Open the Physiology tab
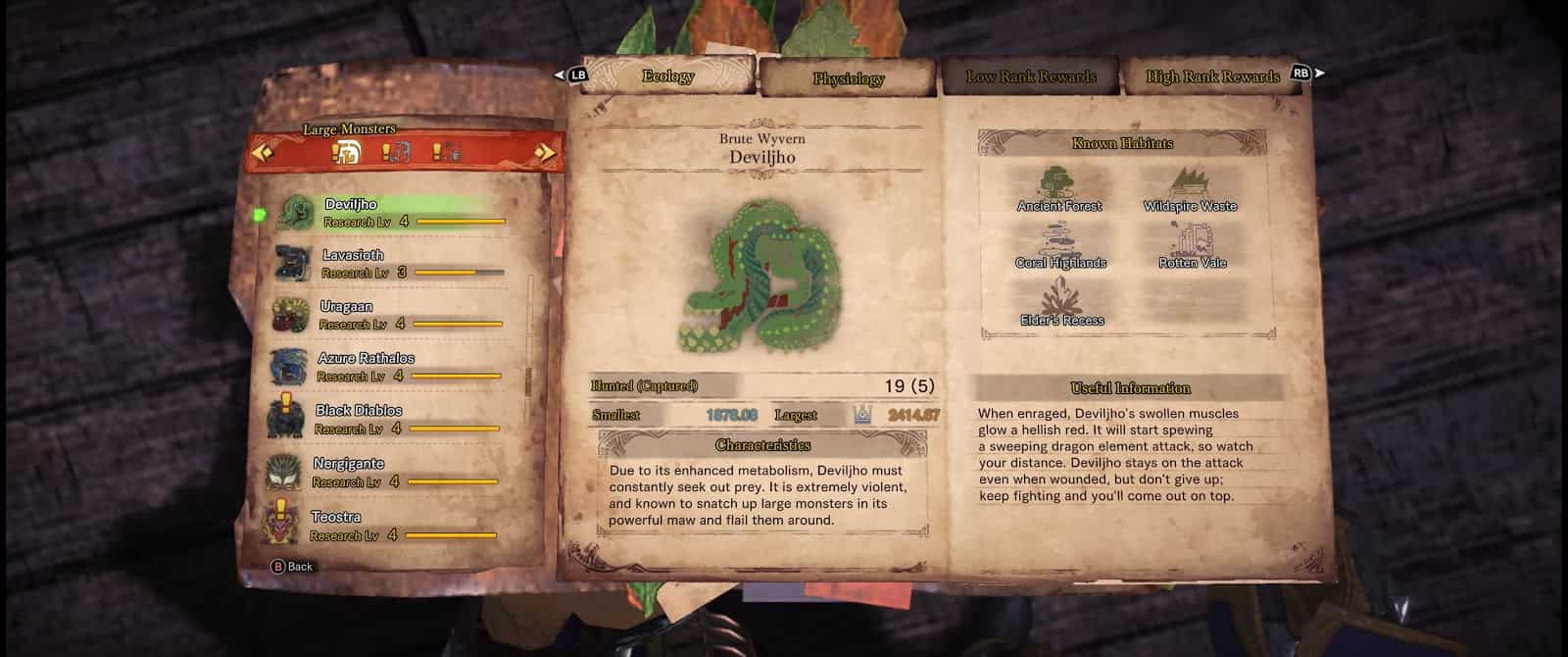 click(x=848, y=78)
